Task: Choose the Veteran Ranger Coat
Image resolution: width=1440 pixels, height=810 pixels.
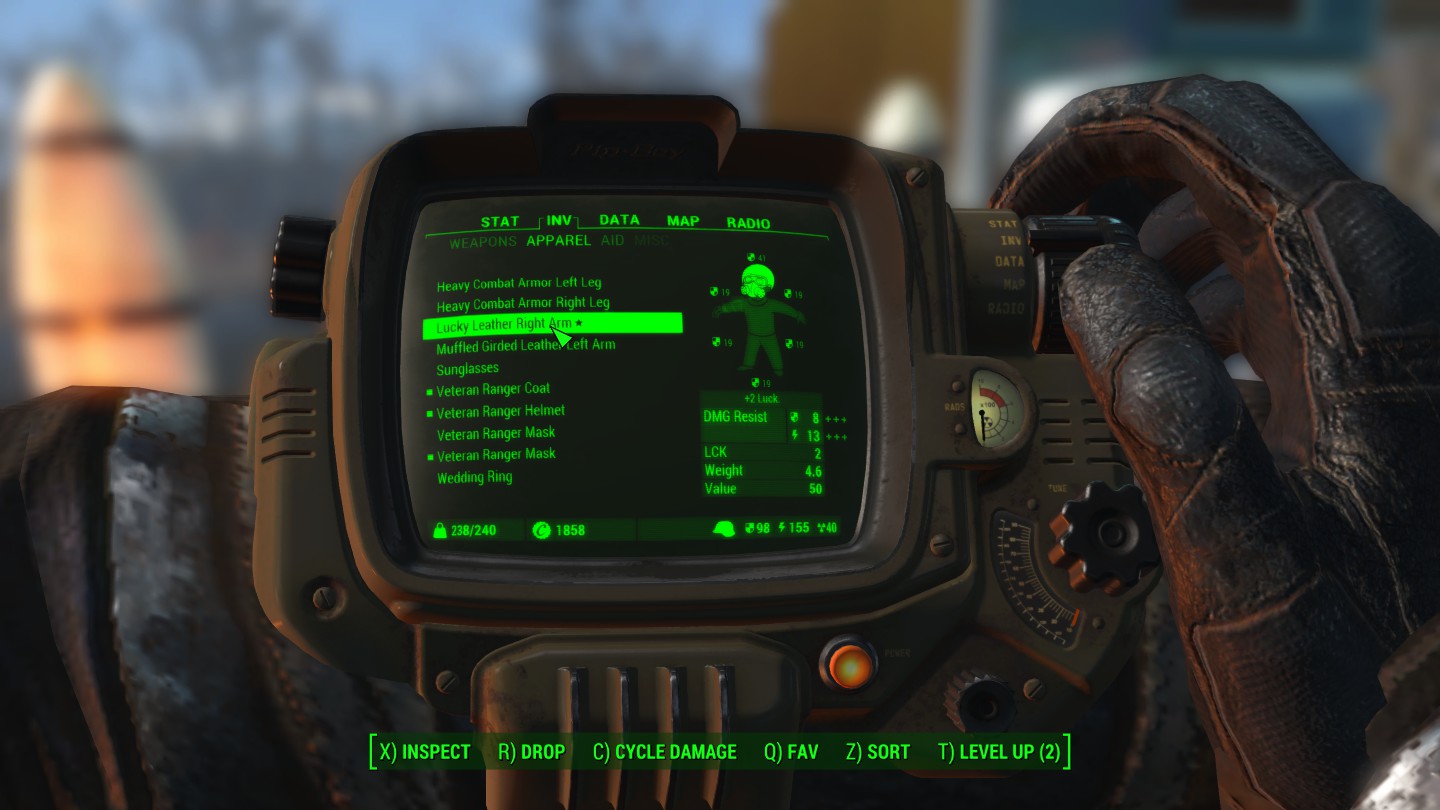Action: click(493, 389)
